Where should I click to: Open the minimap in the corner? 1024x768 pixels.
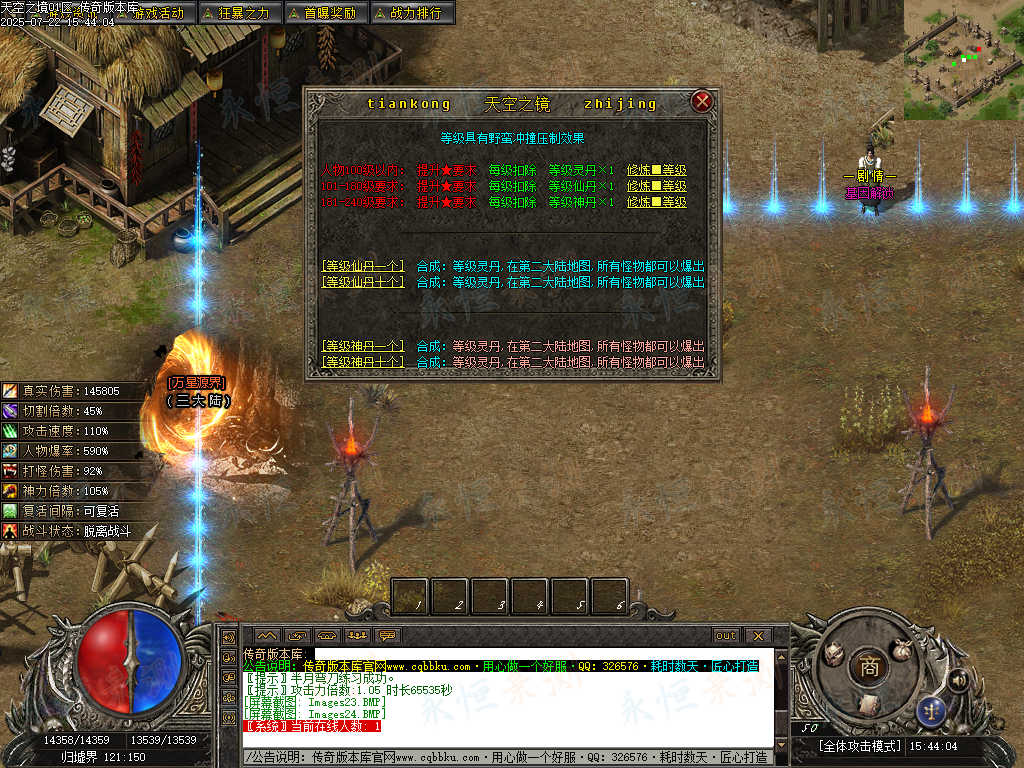click(963, 58)
